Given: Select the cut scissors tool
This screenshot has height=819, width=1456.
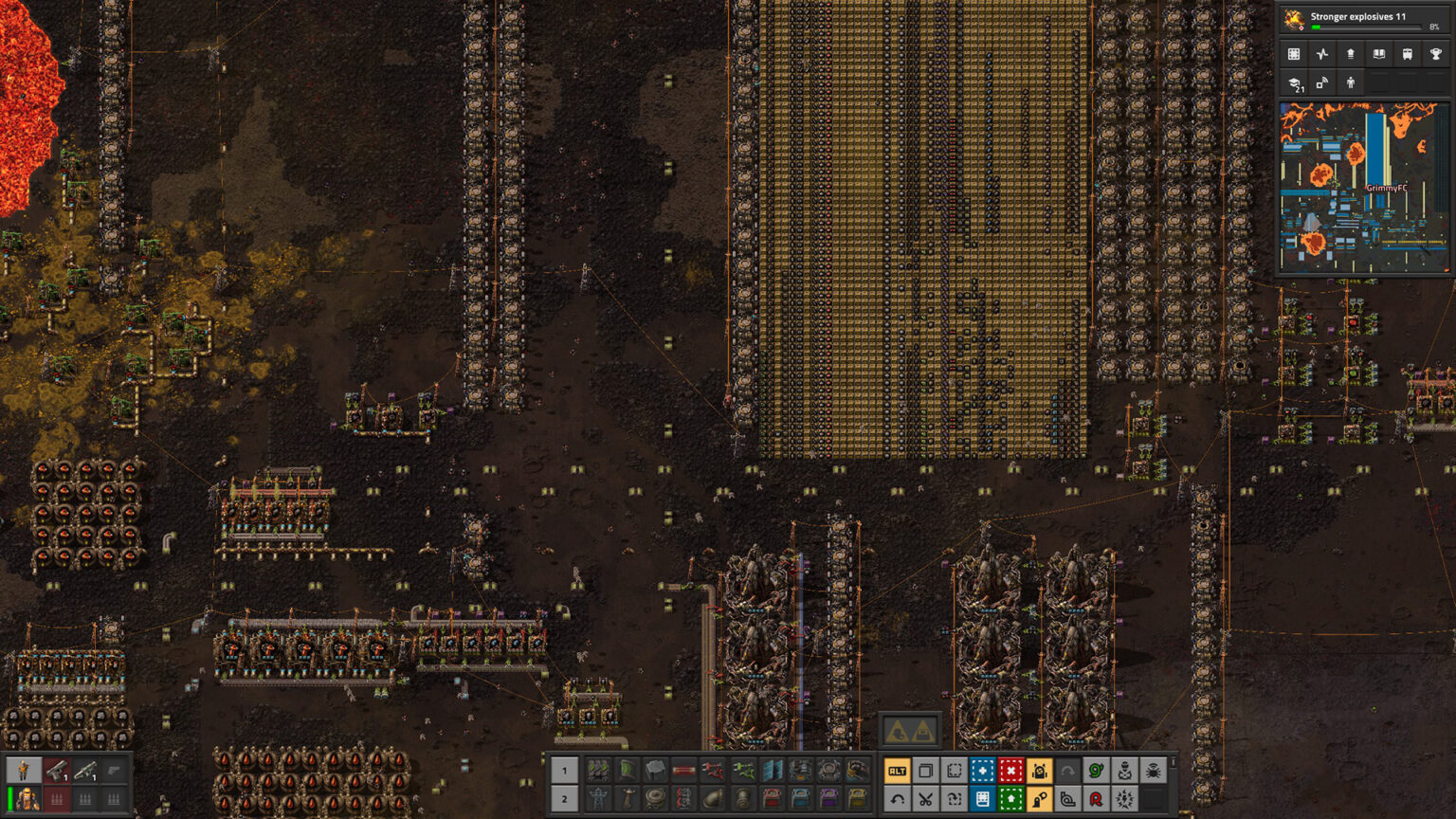Looking at the screenshot, I should (925, 799).
